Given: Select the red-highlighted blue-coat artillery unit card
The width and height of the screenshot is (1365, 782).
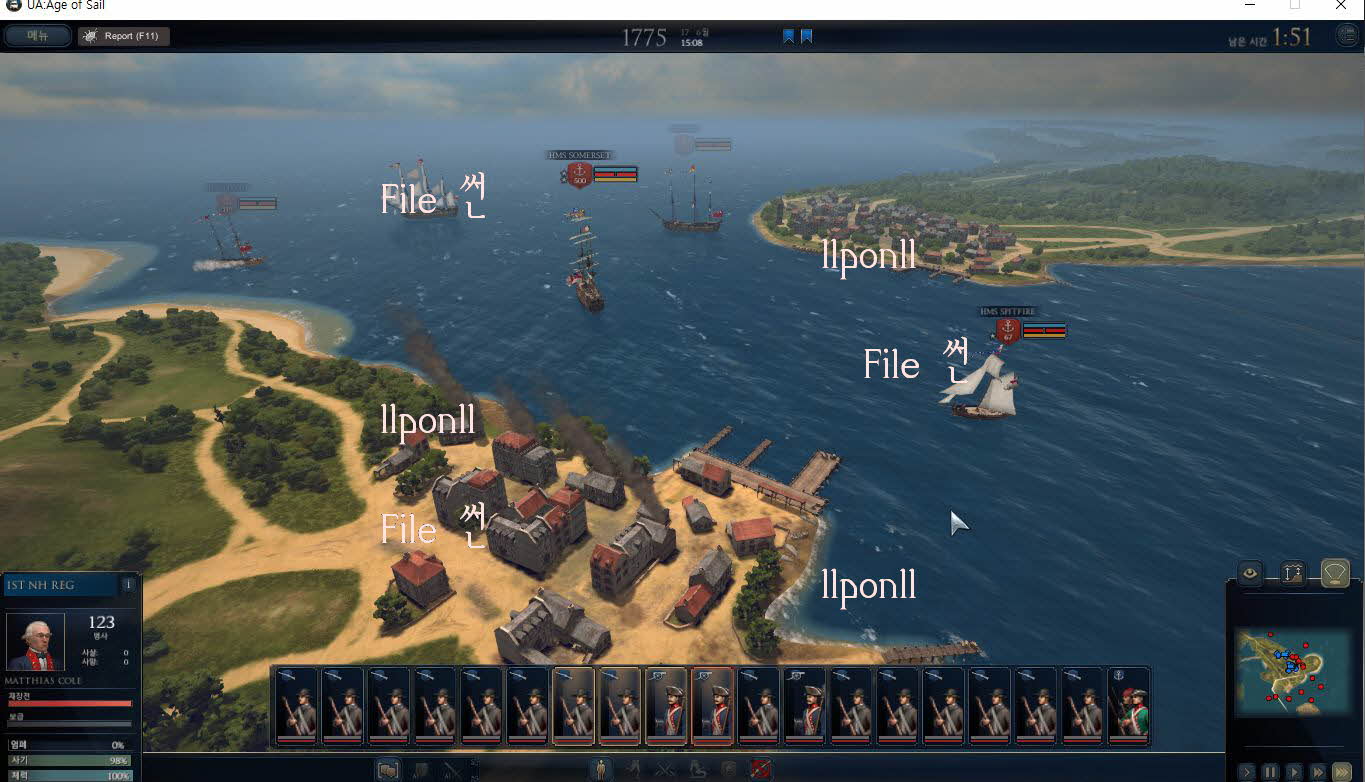Looking at the screenshot, I should pyautogui.click(x=712, y=706).
